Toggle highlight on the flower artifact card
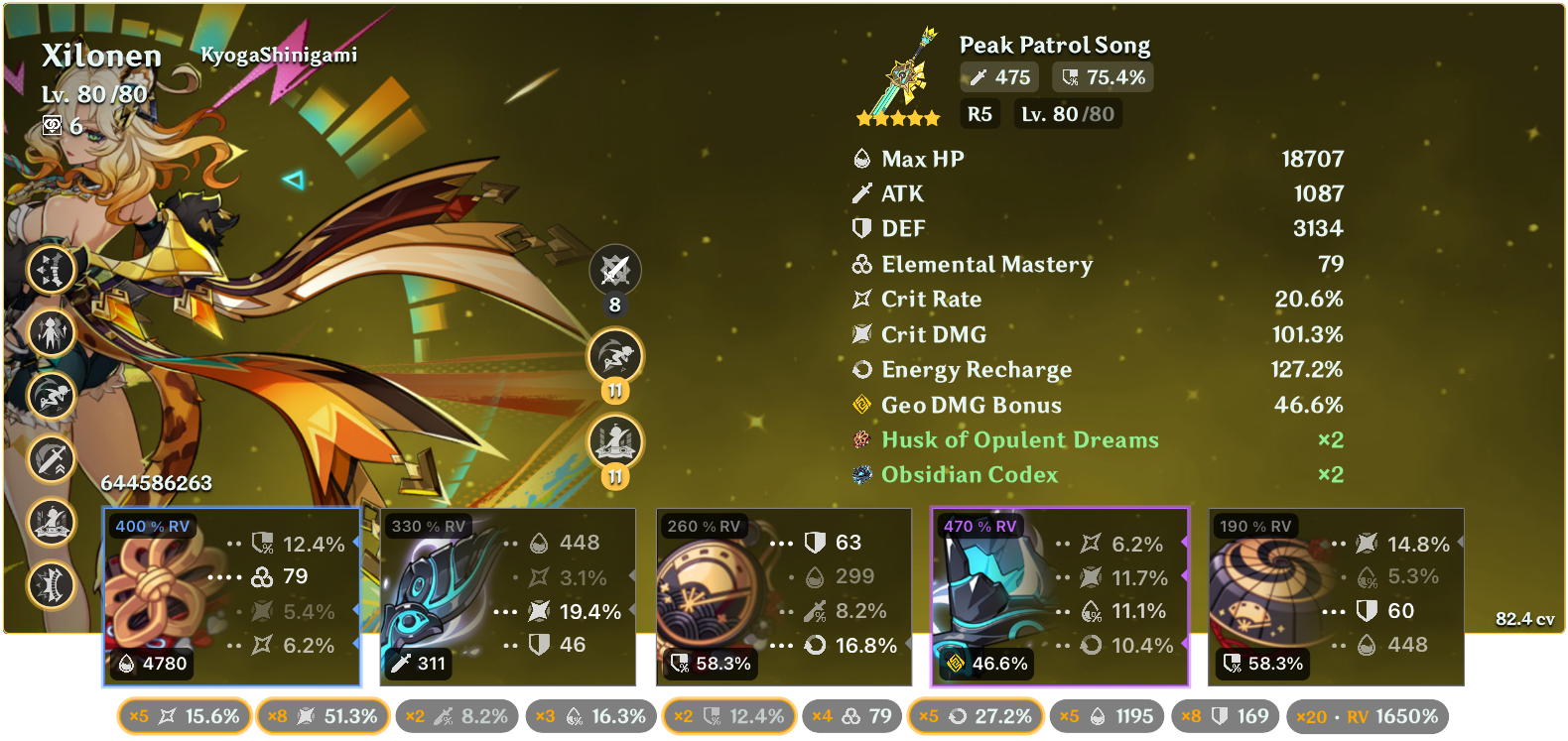Viewport: 1568px width, 741px height. coord(232,595)
